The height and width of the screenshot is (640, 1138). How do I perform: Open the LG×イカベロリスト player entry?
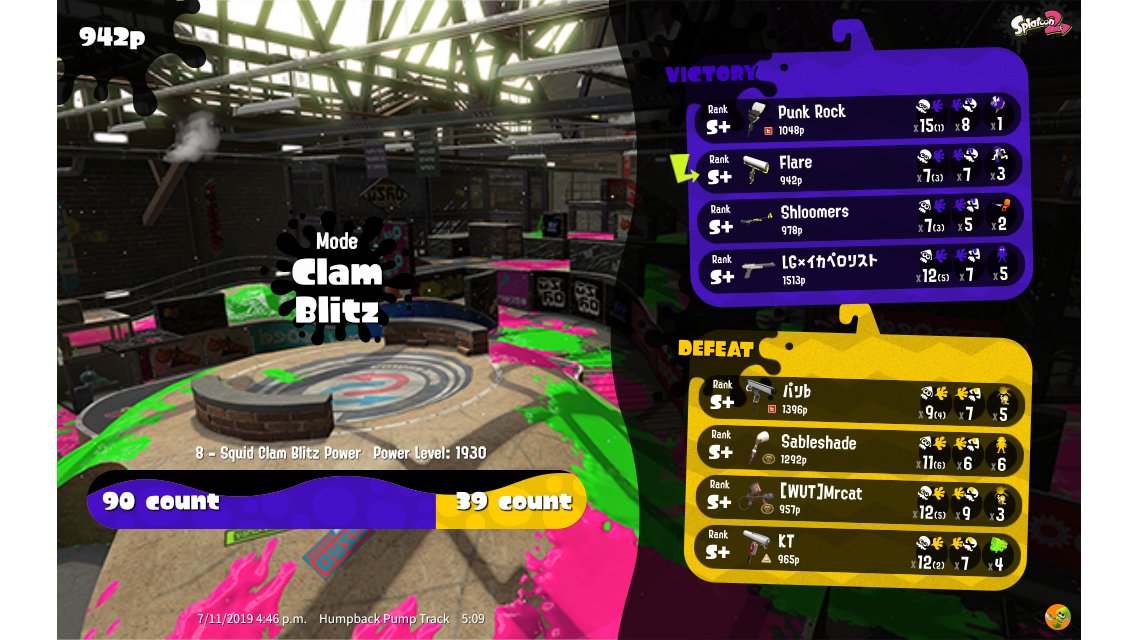click(x=858, y=267)
